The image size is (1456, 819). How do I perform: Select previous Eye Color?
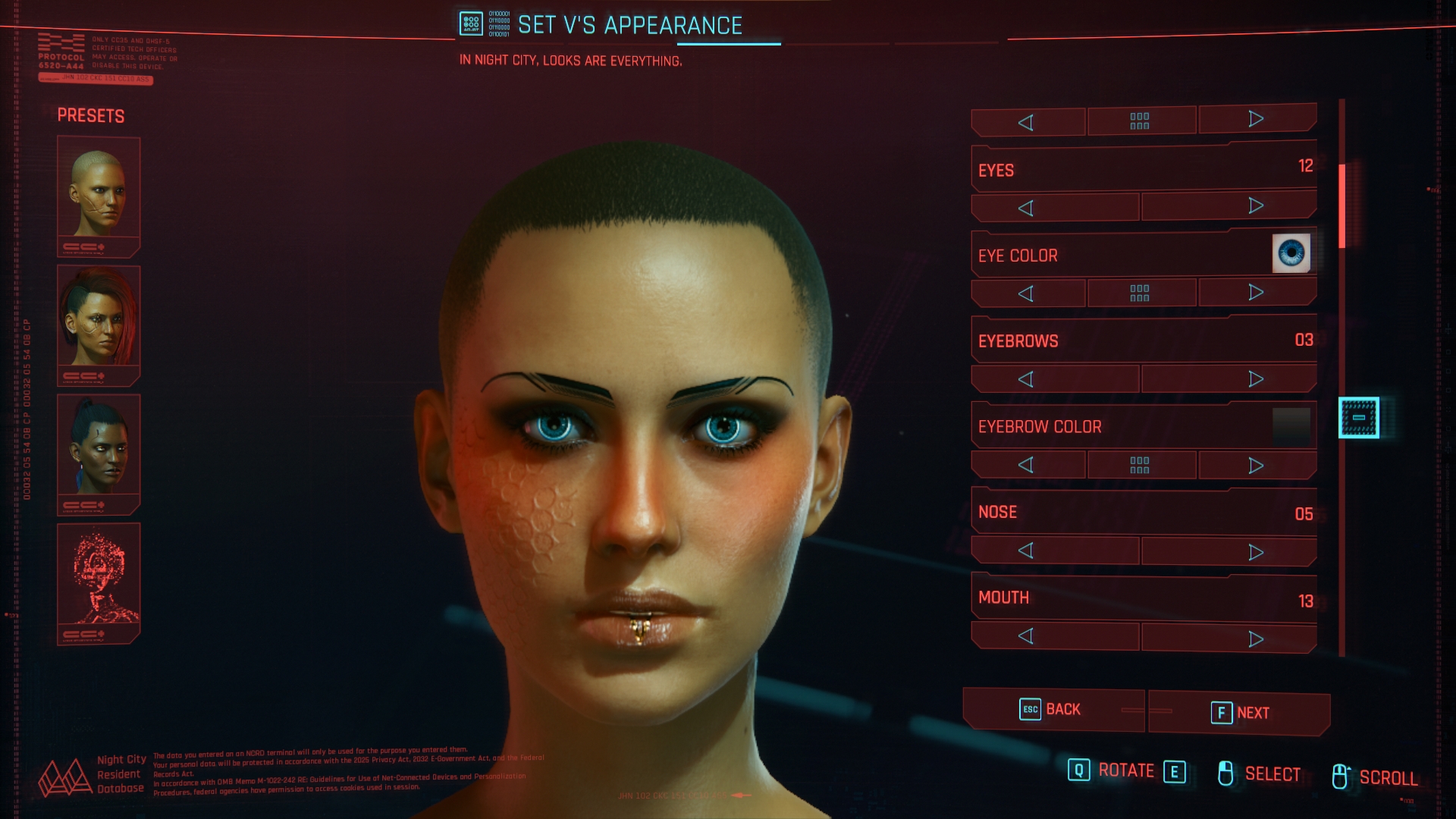(x=1026, y=293)
